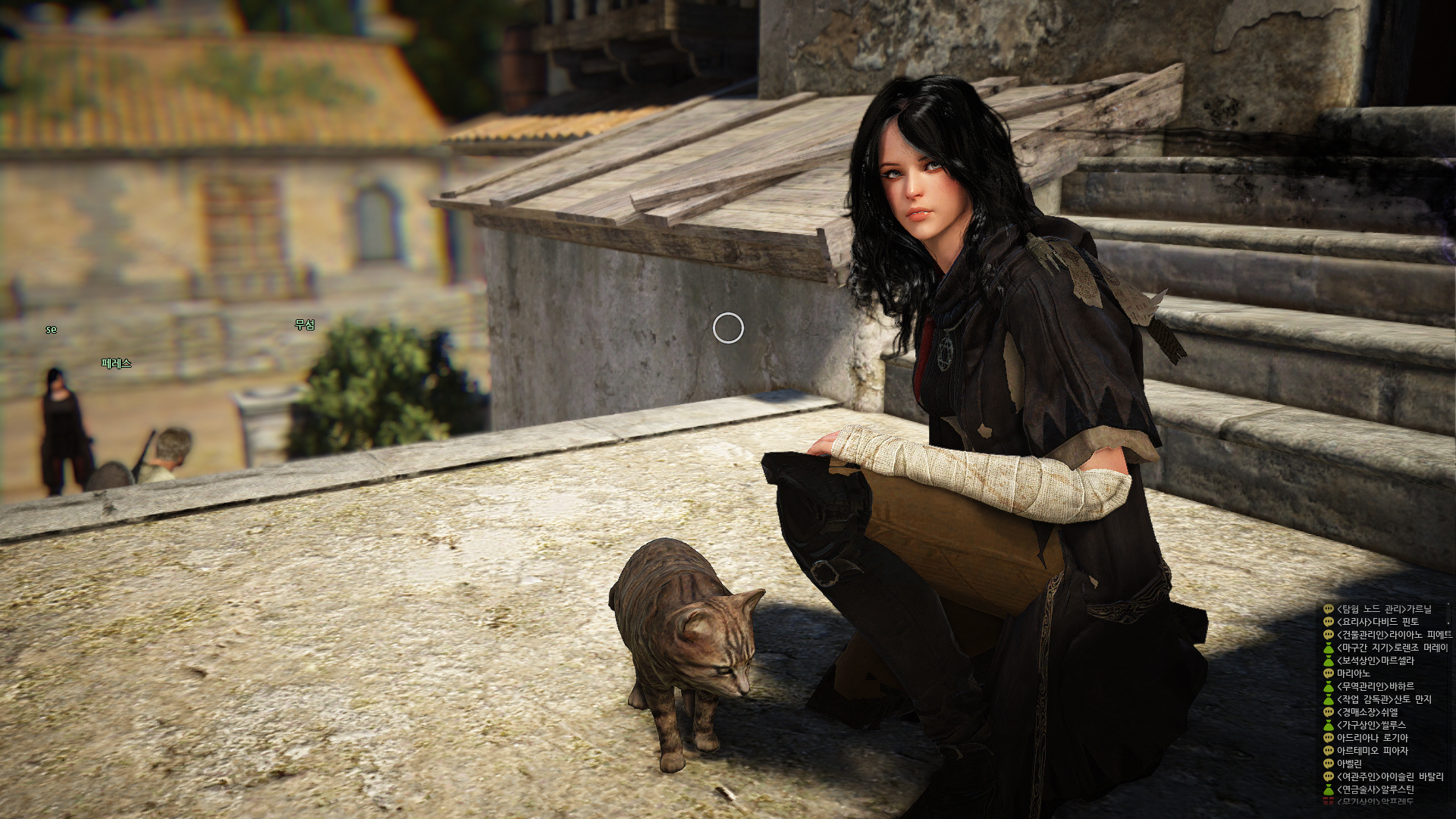Click 아드리아나 로기아 in the NPC list
The image size is (1456, 819).
coord(1372,738)
